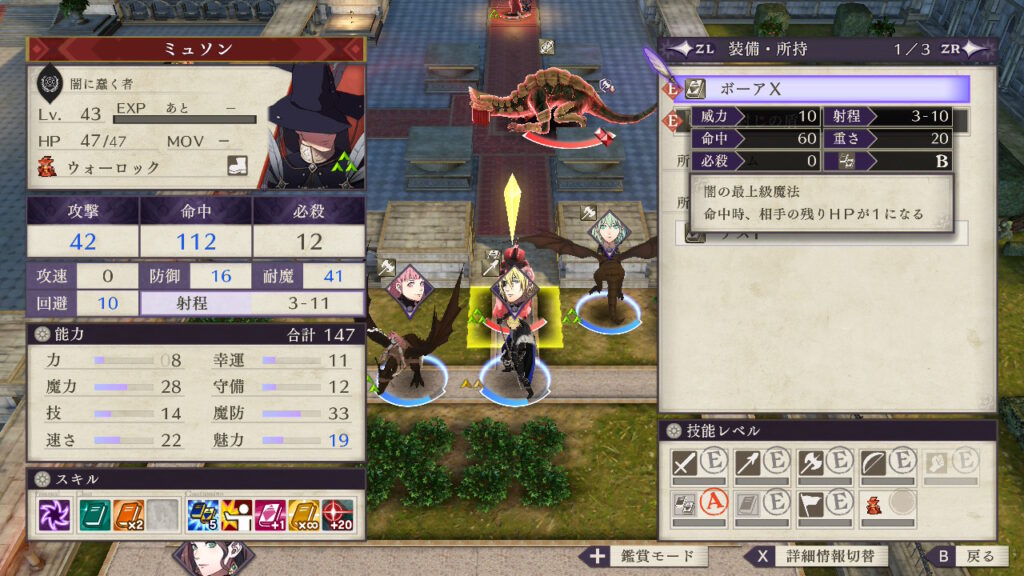
Task: Click the white figure striking skill icon
Action: [x=239, y=516]
